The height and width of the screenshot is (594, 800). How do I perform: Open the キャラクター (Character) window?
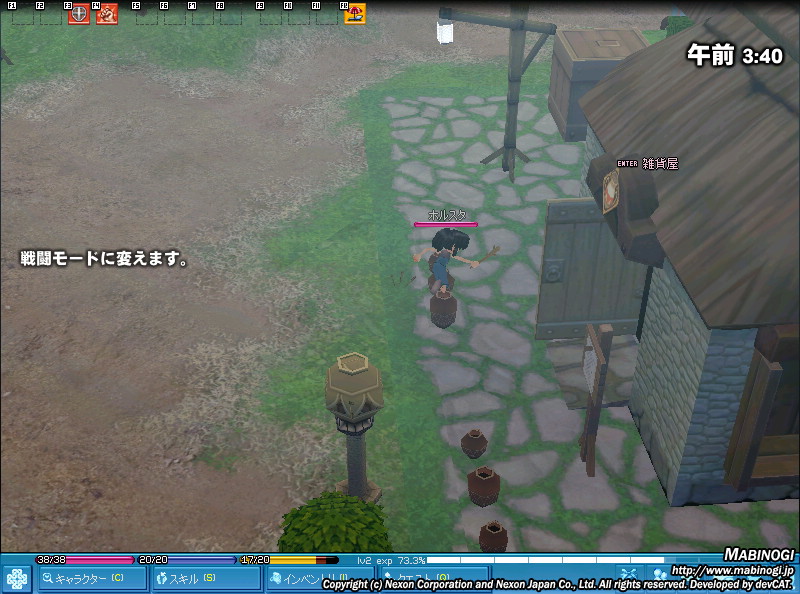(92, 579)
